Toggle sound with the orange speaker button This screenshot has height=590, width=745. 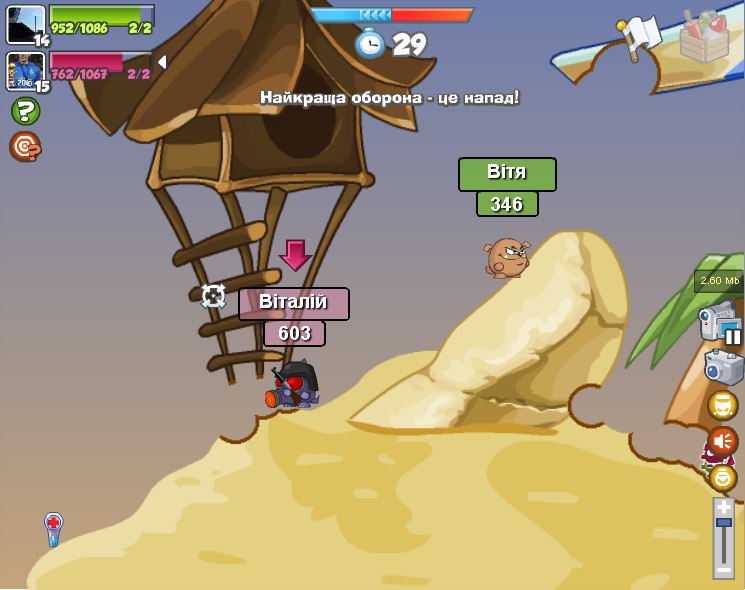(722, 441)
